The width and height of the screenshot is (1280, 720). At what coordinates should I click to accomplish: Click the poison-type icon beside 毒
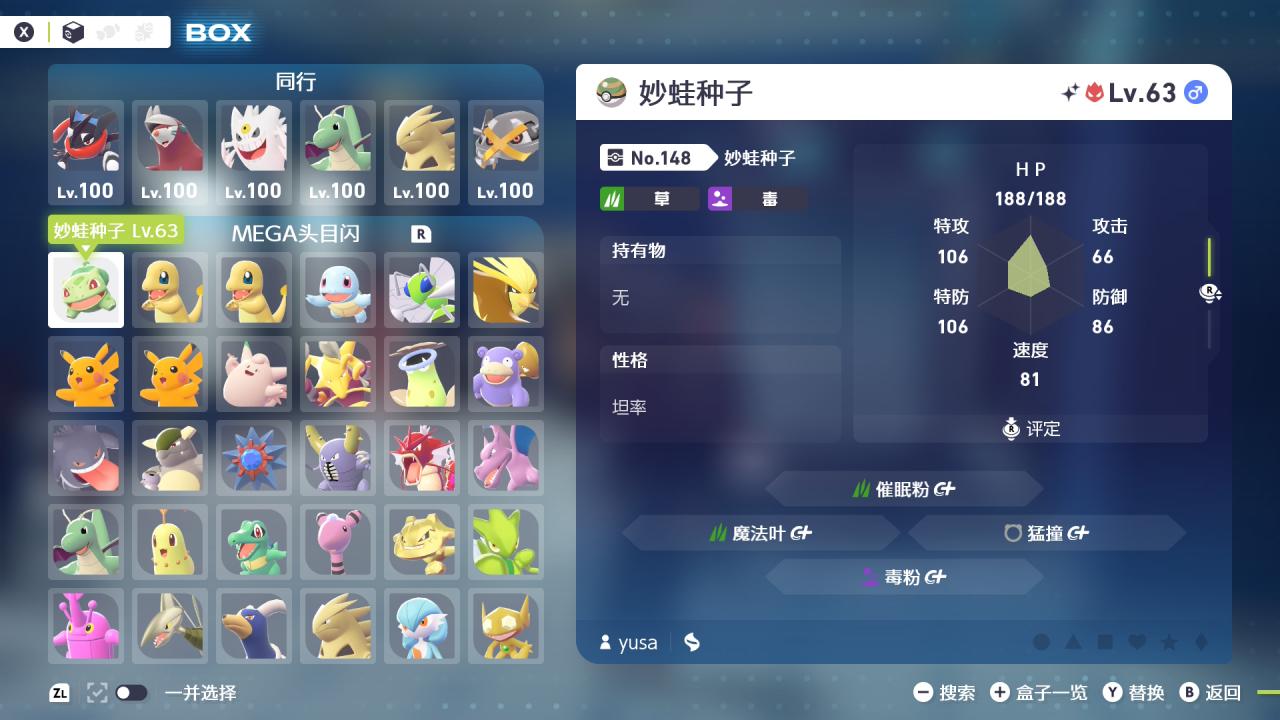(x=720, y=197)
